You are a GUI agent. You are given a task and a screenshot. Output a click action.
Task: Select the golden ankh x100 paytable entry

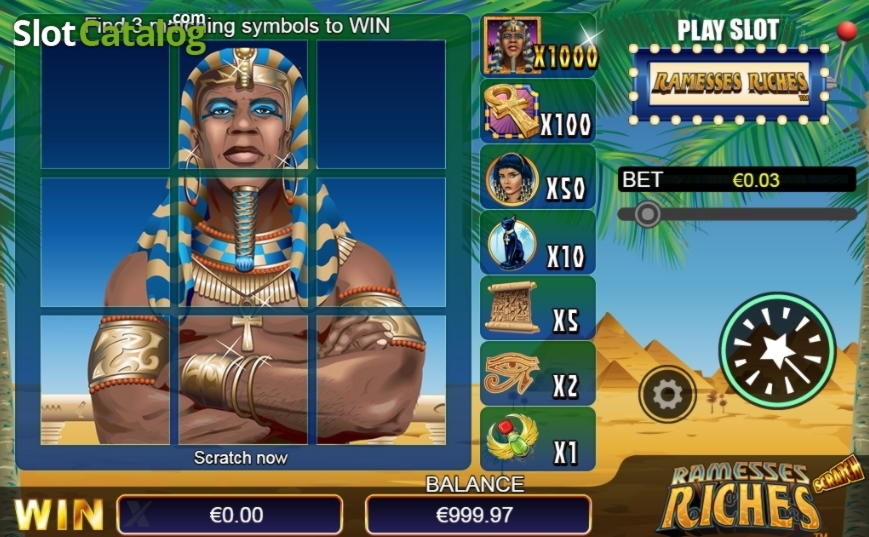coord(538,113)
